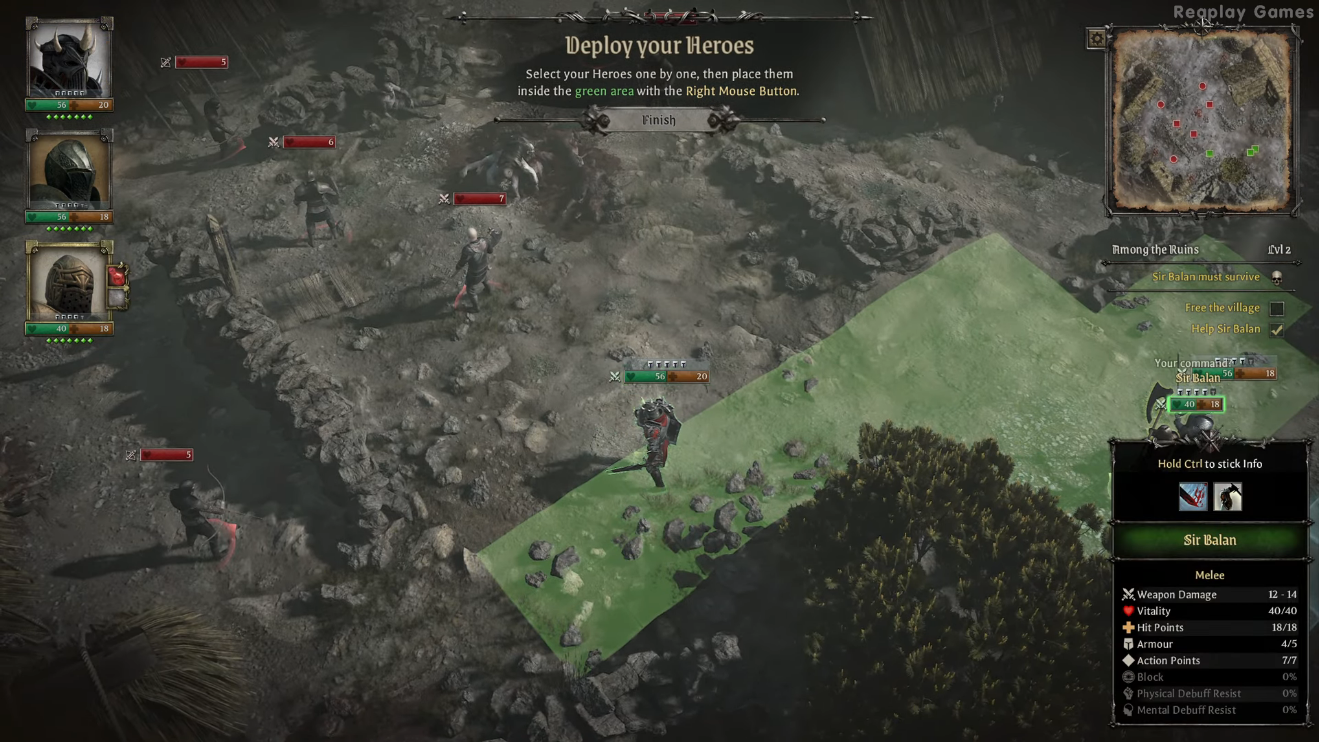Viewport: 1319px width, 742px height.
Task: Select the armored warrior ability icon
Action: 1227,496
